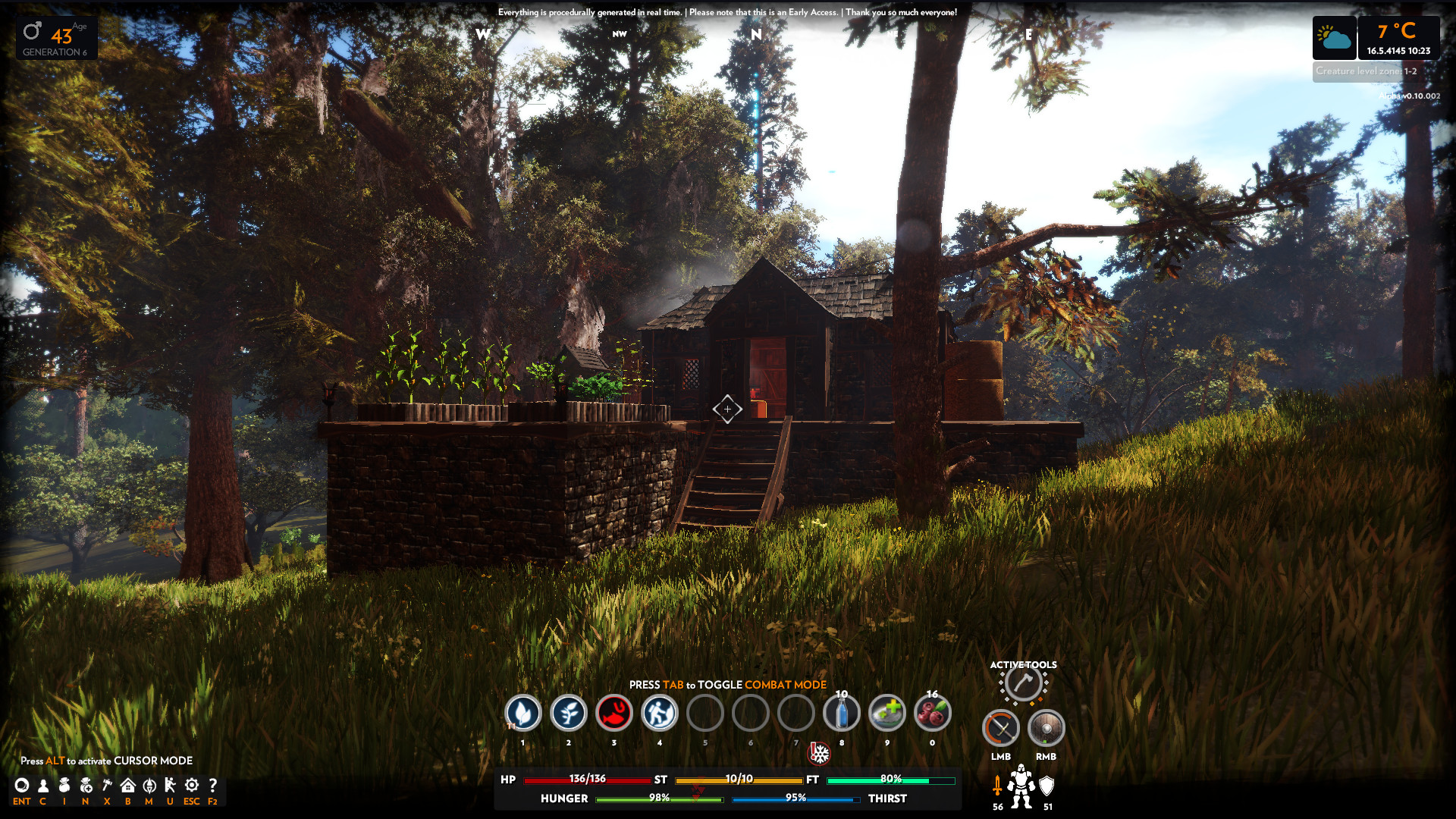Viewport: 1456px width, 819px height.
Task: Click the sword LMB weapon slot
Action: (x=1001, y=729)
